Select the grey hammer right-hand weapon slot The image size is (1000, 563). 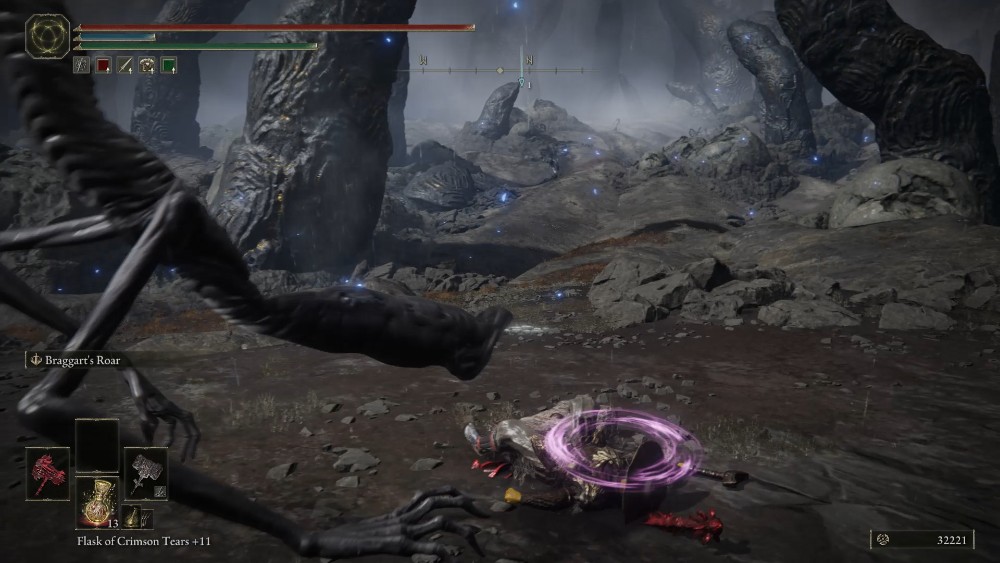point(145,473)
